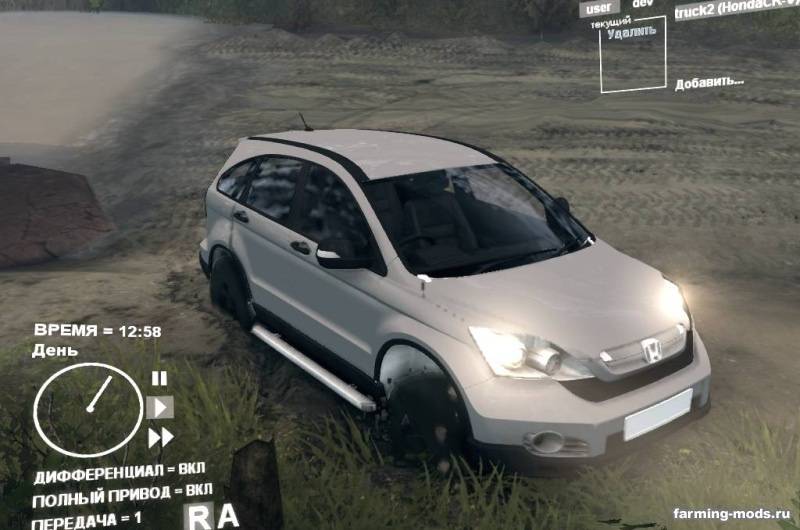
Task: Select the normal-speed play time button
Action: click(159, 407)
